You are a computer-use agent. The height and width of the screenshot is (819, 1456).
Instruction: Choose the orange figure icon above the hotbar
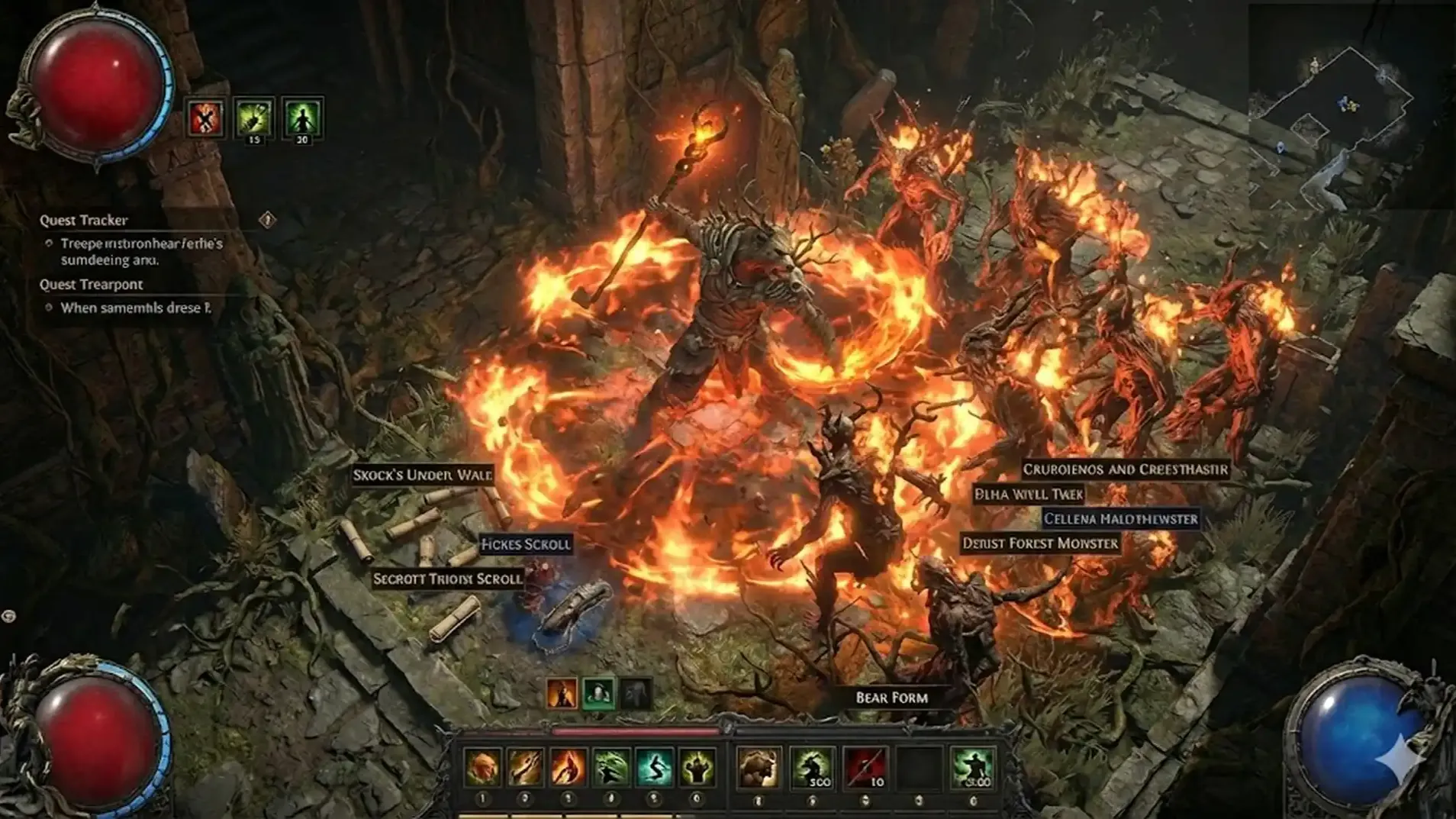click(562, 693)
